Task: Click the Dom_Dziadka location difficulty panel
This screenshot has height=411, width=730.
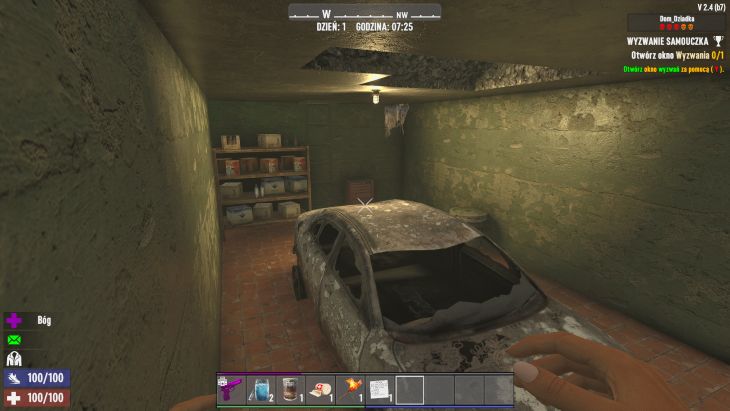Action: pyautogui.click(x=677, y=22)
